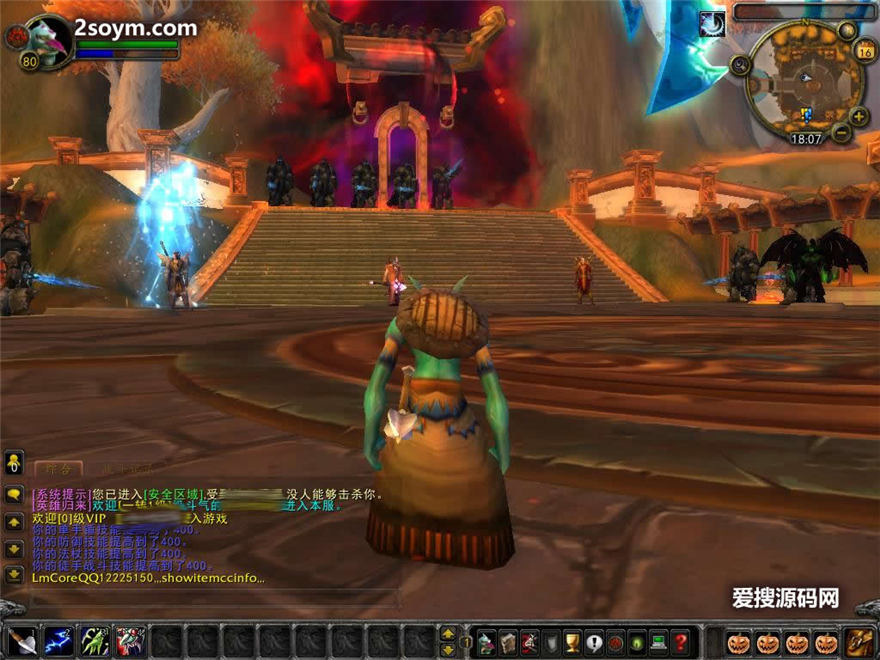The height and width of the screenshot is (660, 880).
Task: Use the melee attack ability in the first slot
Action: click(23, 640)
